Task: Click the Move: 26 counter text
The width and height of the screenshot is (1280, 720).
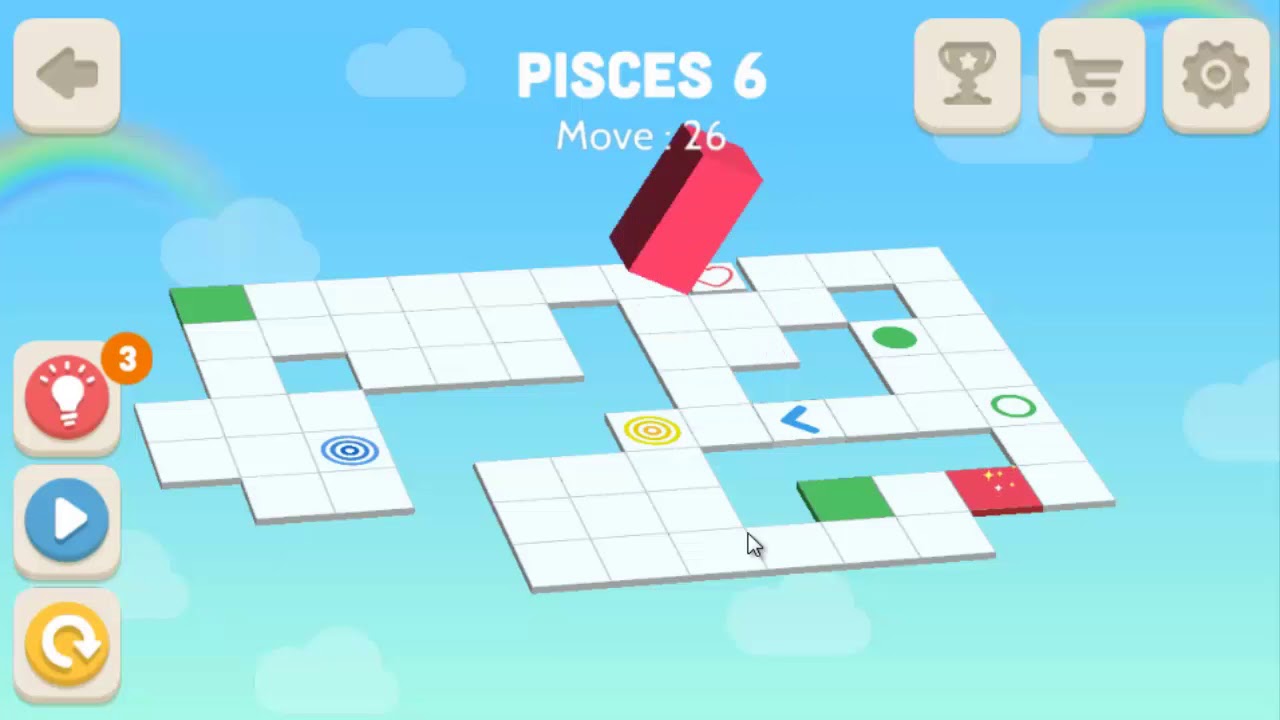Action: pos(641,137)
